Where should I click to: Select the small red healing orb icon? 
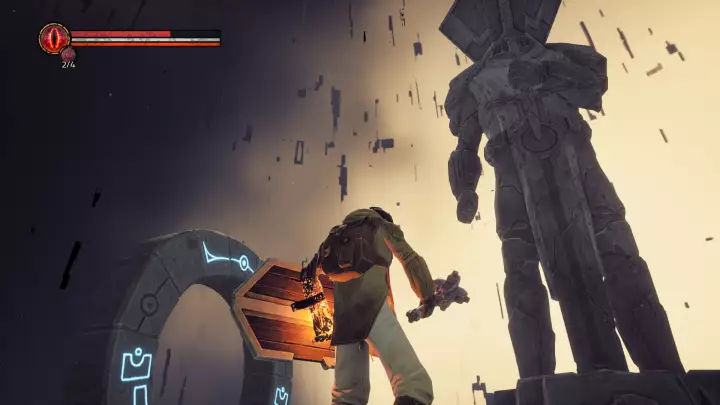[68, 54]
